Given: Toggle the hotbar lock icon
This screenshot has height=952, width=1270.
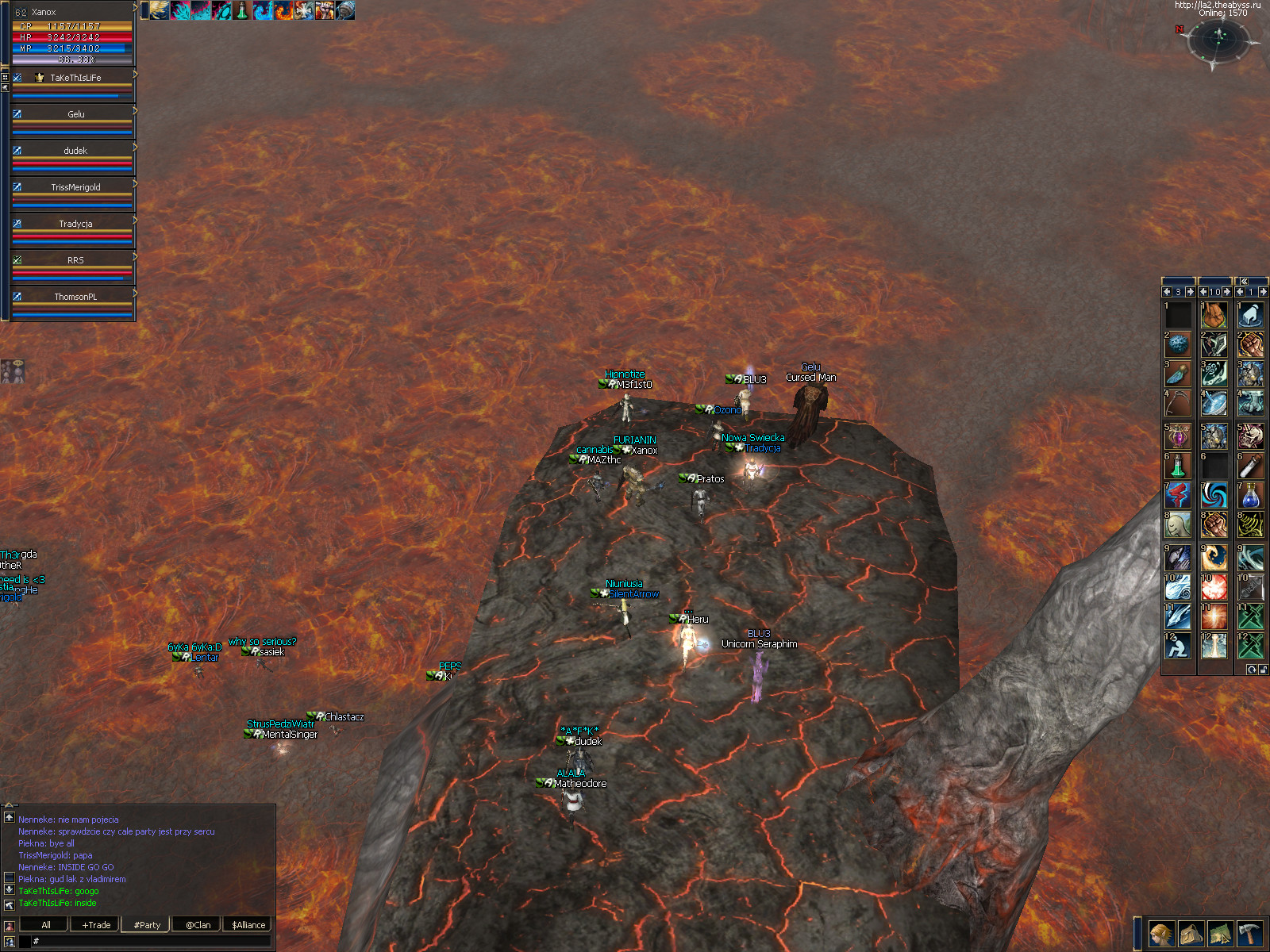Looking at the screenshot, I should point(1263,670).
